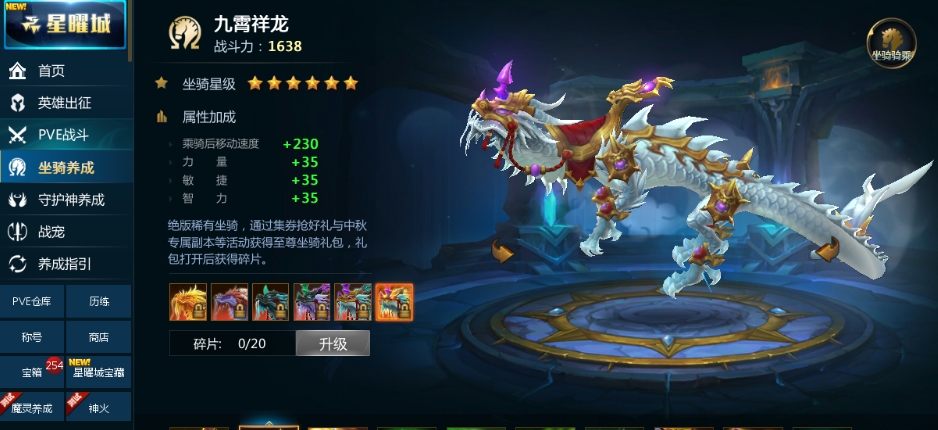938x430 pixels.
Task: Rotate the mount with the left arrow
Action: pyautogui.click(x=502, y=252)
